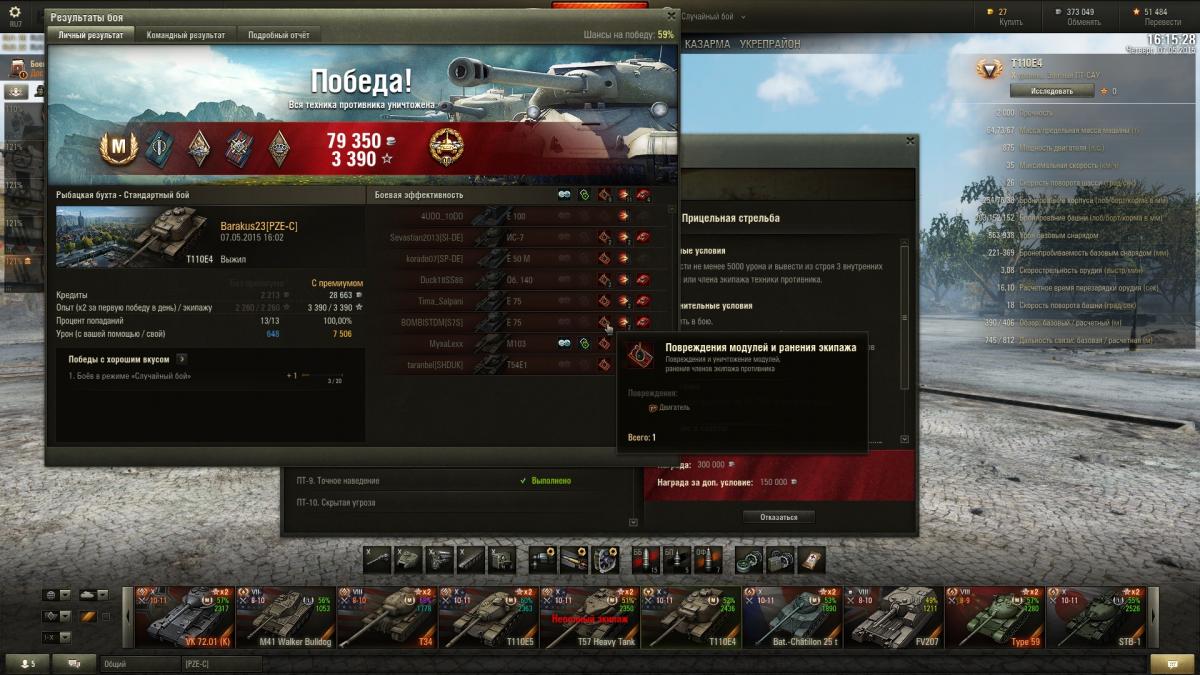This screenshot has width=1200, height=675.
Task: Select the FV207 vehicle
Action: (893, 617)
